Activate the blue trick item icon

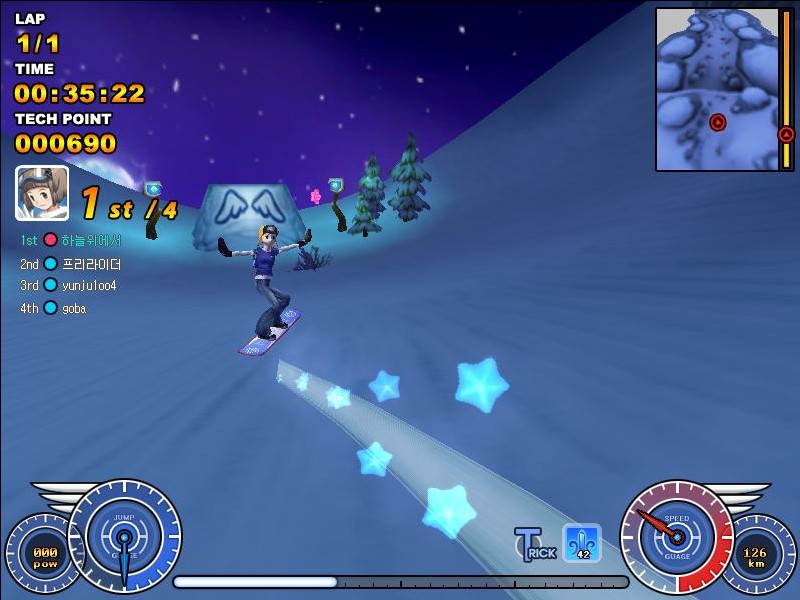581,543
